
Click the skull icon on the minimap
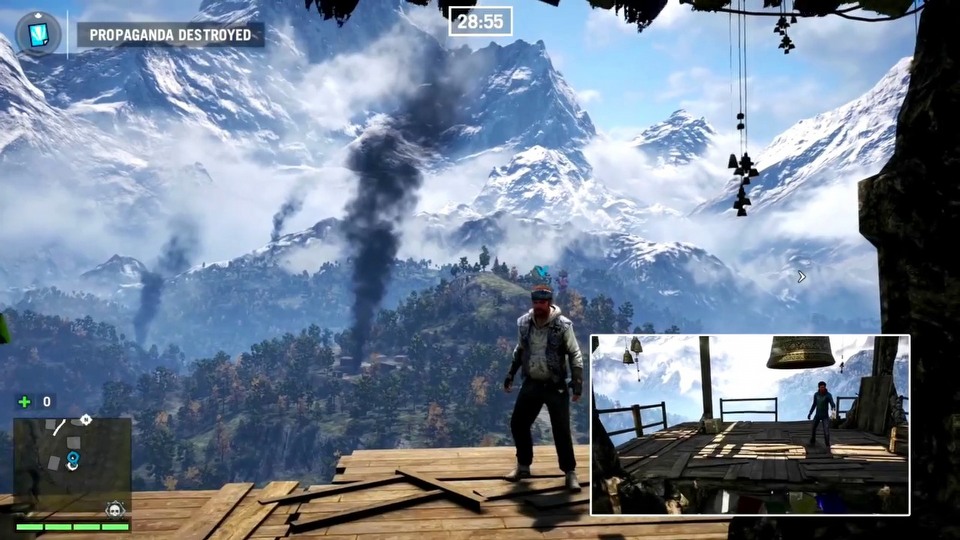coord(115,509)
